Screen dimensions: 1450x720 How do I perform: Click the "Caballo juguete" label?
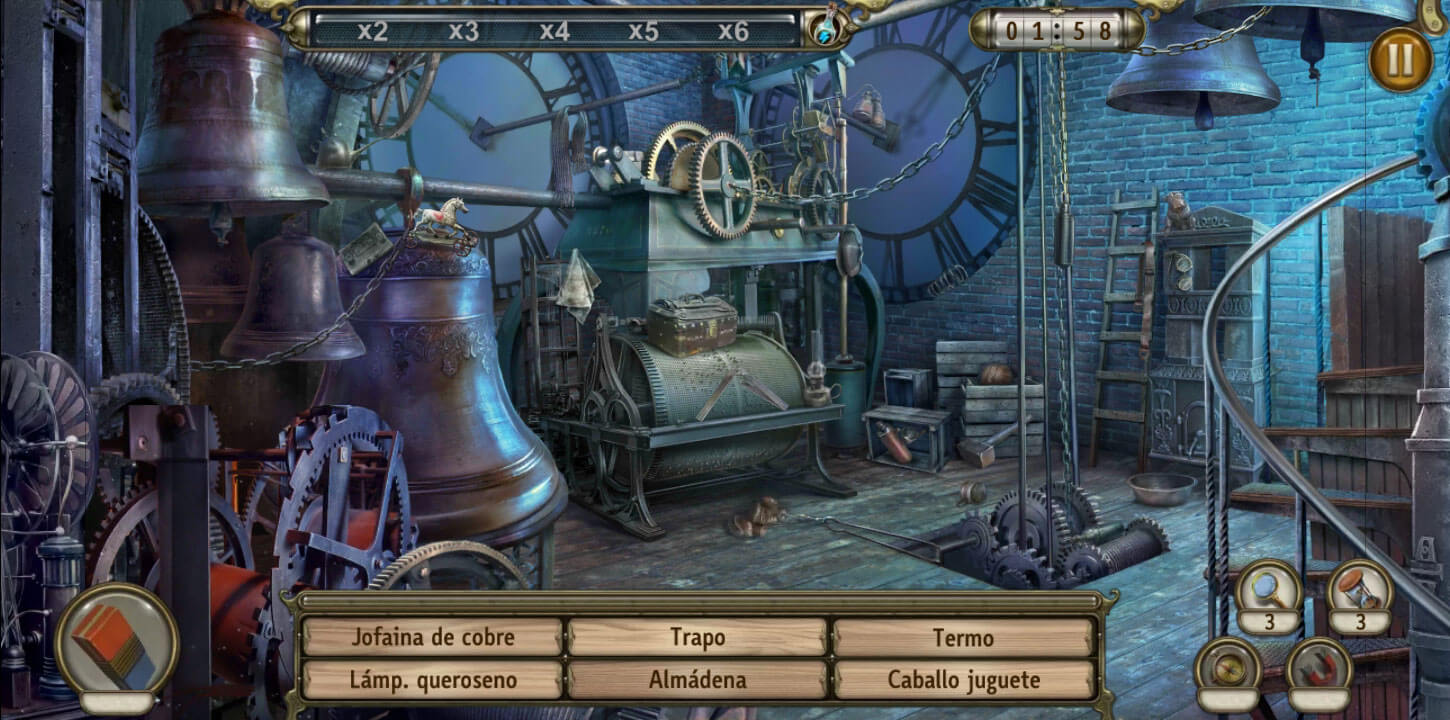(966, 678)
